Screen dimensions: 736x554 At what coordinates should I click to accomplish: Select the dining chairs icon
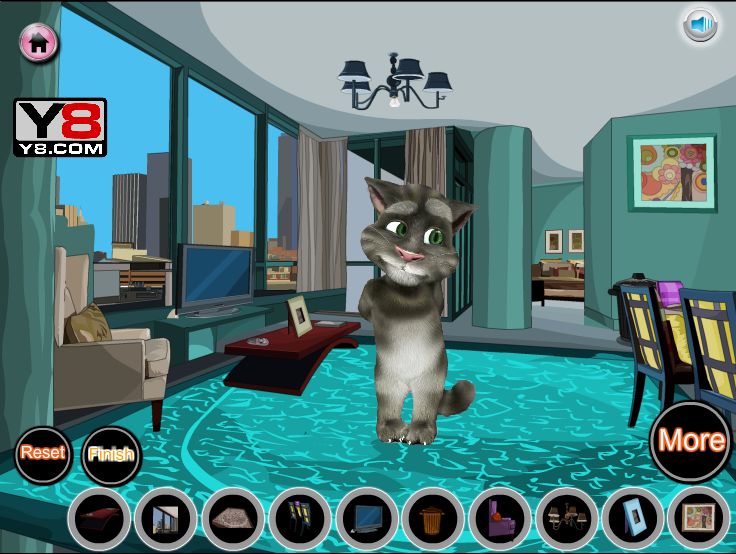[x=299, y=518]
